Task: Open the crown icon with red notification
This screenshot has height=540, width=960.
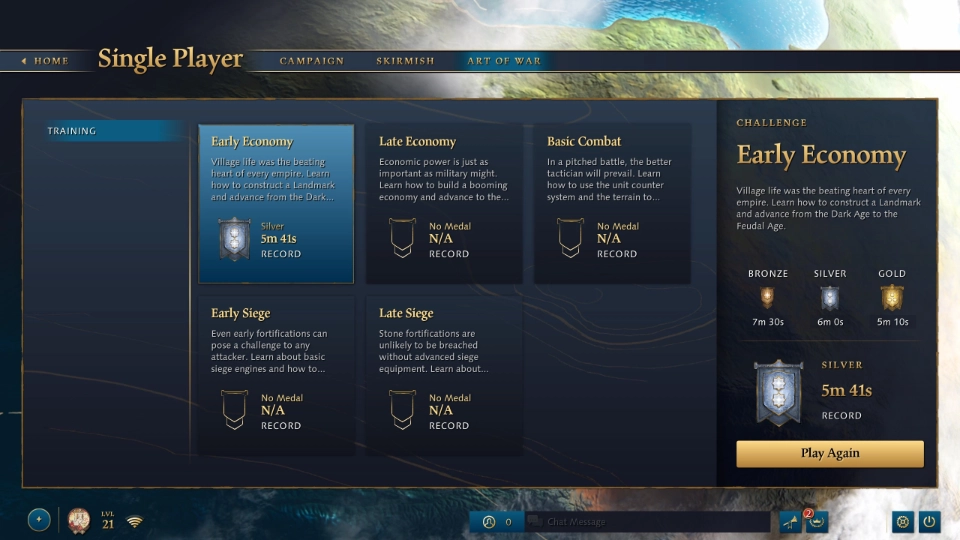Action: pyautogui.click(x=816, y=521)
